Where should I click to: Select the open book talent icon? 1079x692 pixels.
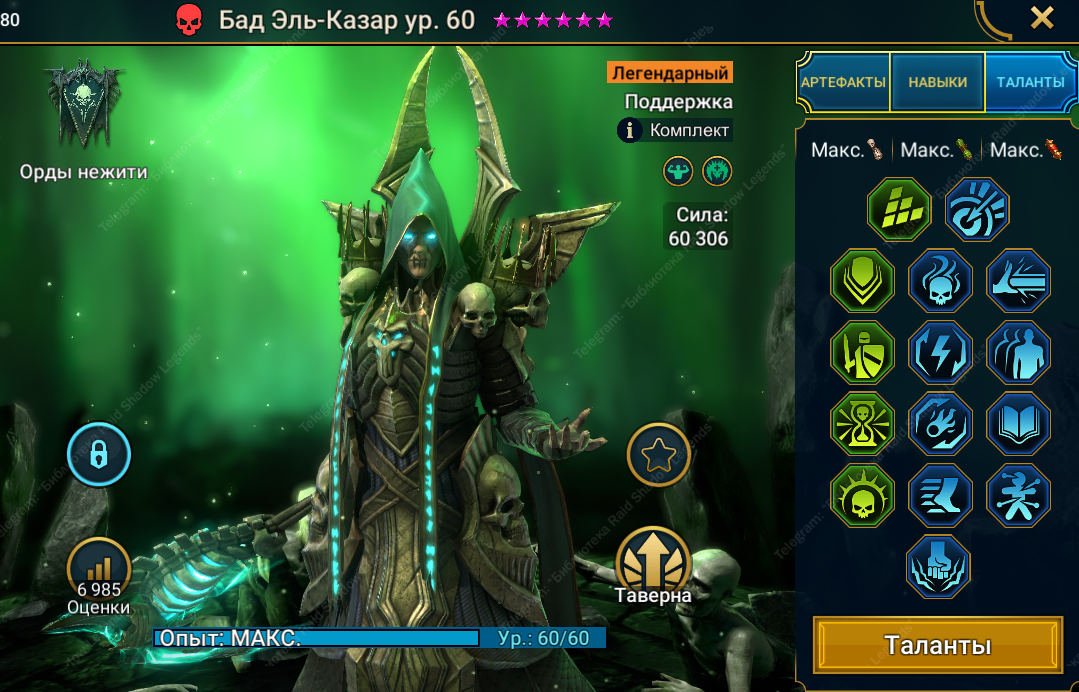click(1018, 424)
